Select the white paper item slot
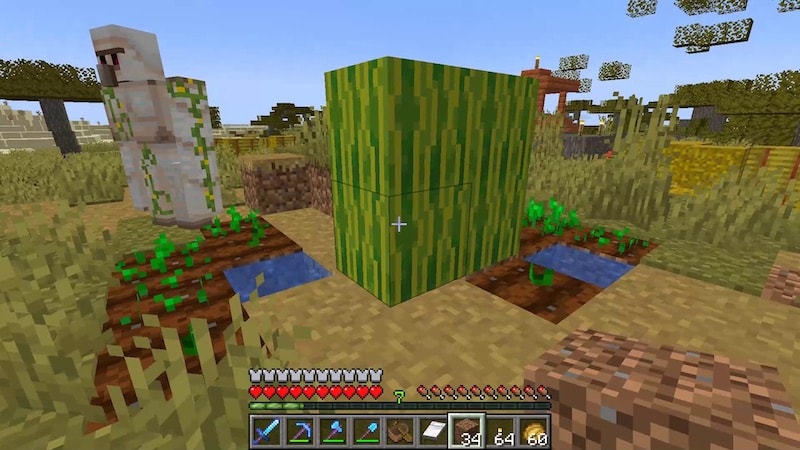Image resolution: width=800 pixels, height=450 pixels. point(433,431)
